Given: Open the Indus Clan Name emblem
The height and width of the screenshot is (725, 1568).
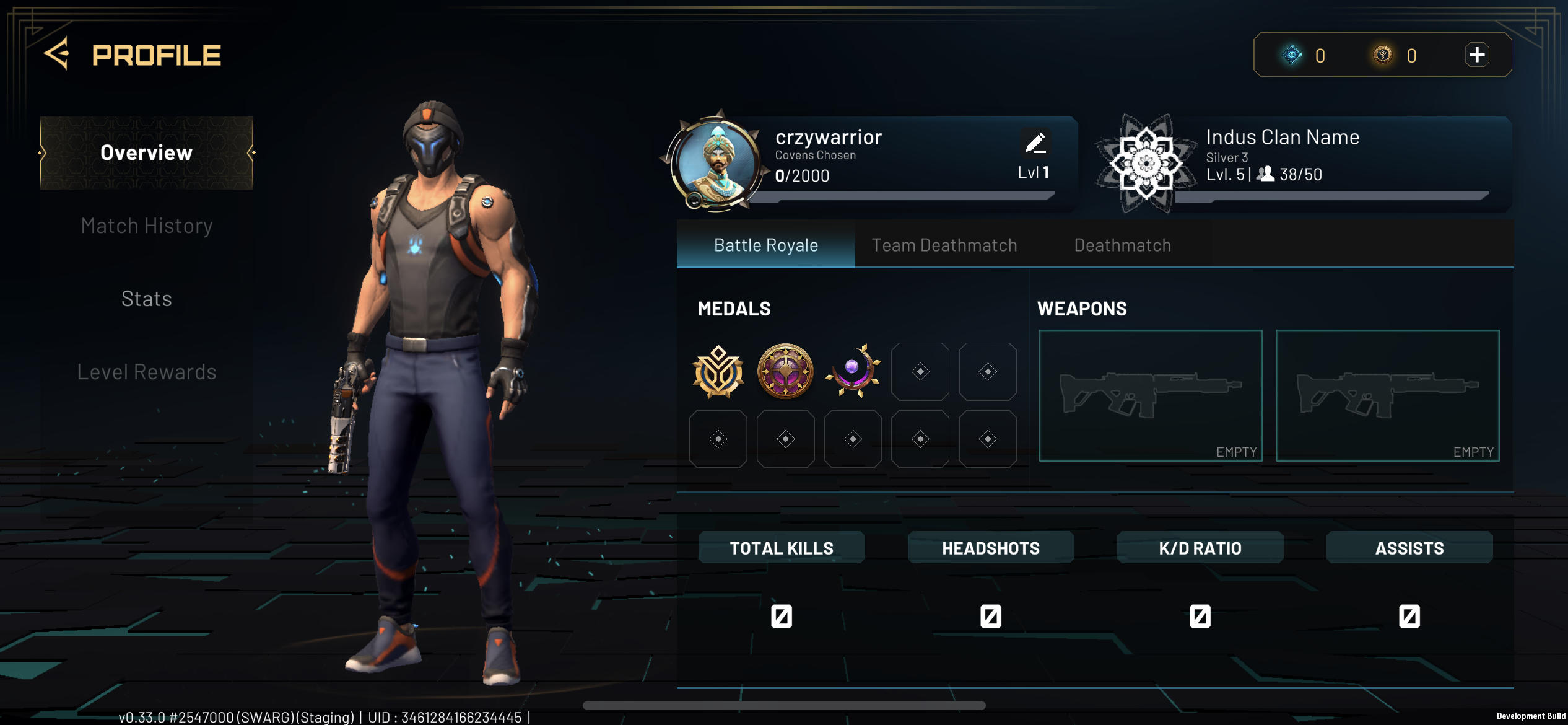Looking at the screenshot, I should point(1146,164).
